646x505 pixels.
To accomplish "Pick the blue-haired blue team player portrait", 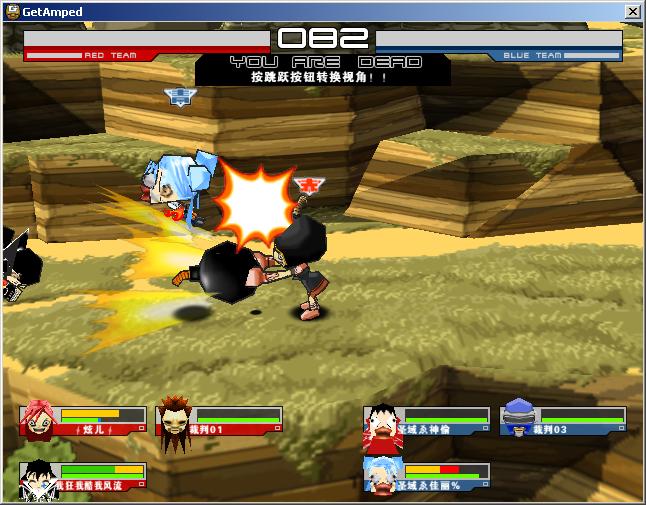I will (380, 475).
